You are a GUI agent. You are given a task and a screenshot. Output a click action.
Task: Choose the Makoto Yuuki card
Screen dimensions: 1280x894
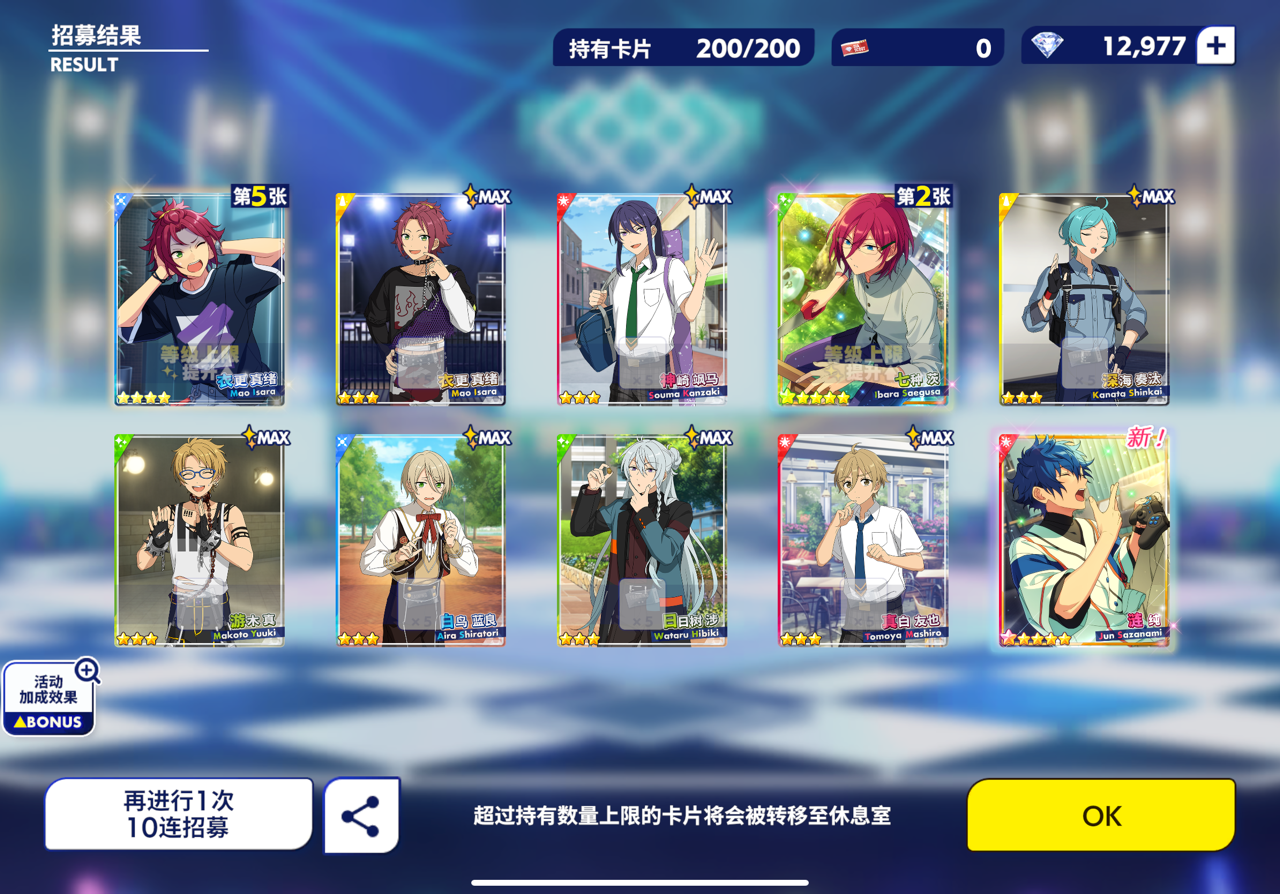coord(200,541)
